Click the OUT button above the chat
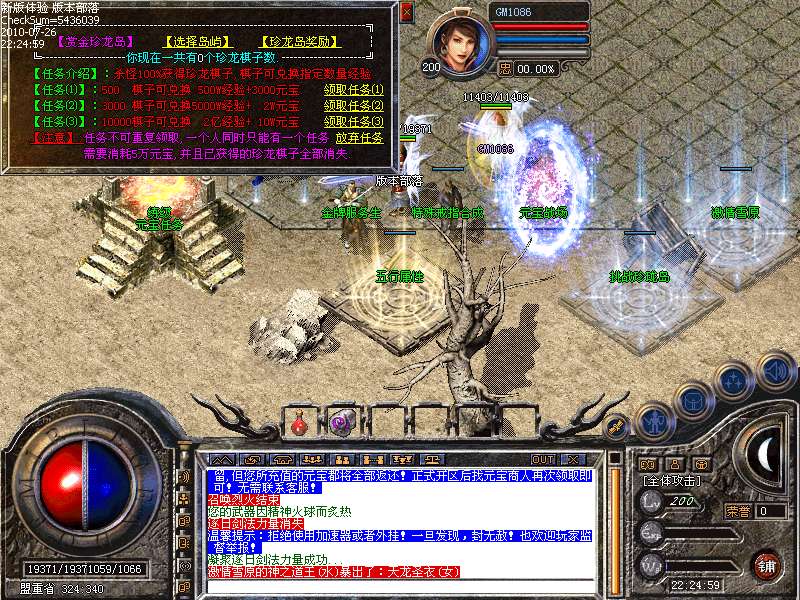The width and height of the screenshot is (800, 600). (542, 459)
